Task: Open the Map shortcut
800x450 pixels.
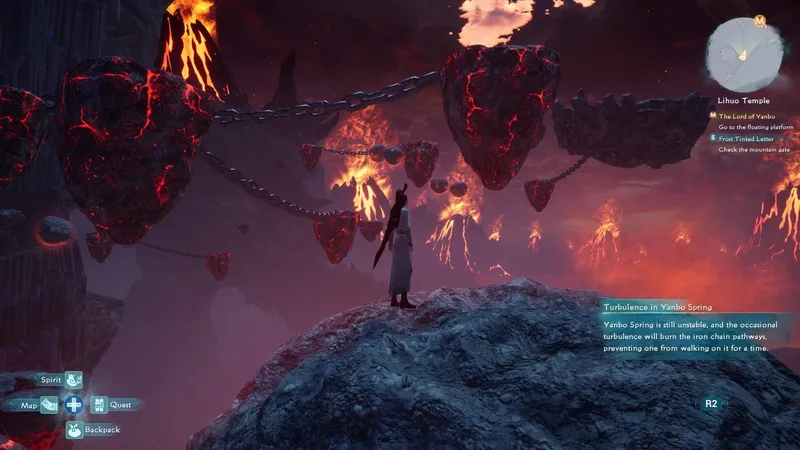Action: click(49, 405)
